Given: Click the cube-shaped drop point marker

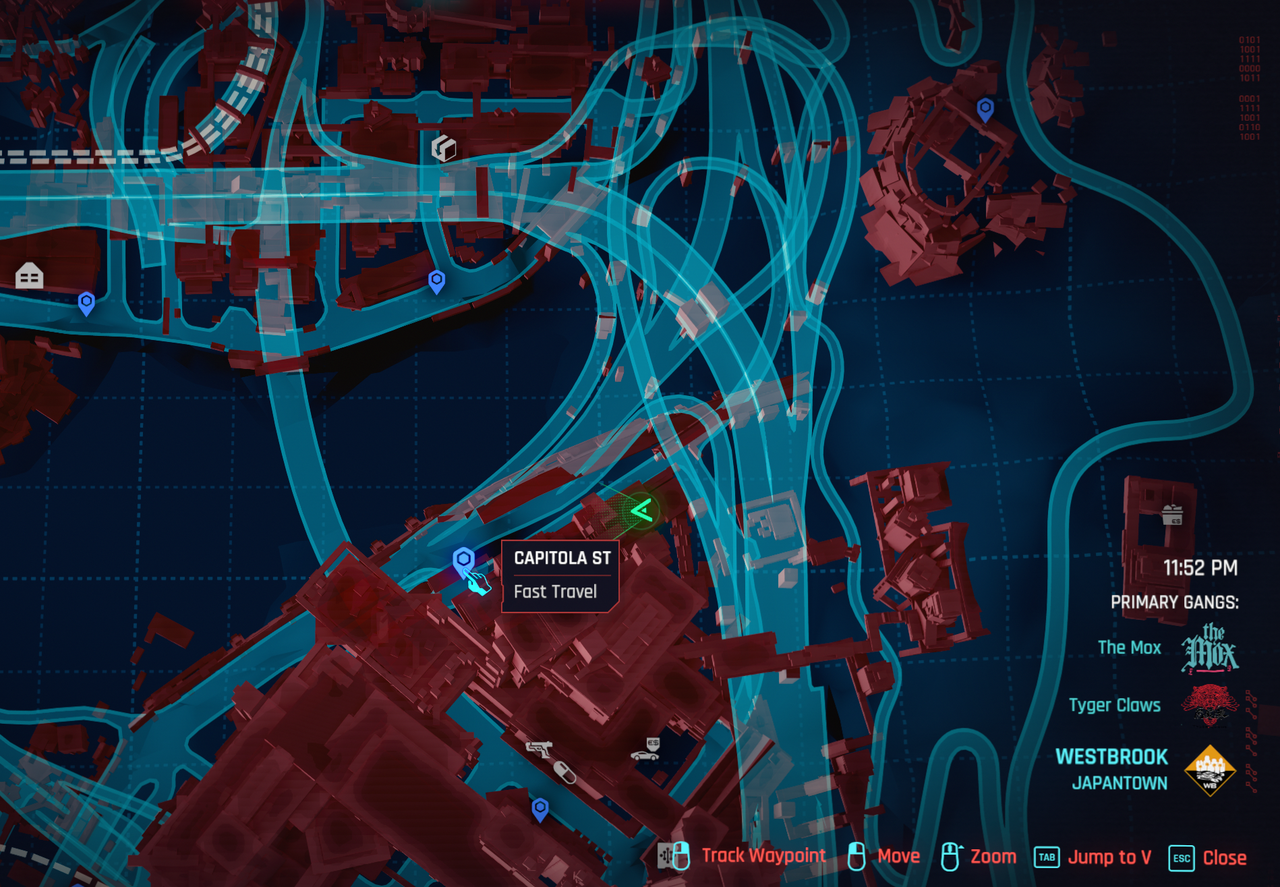Looking at the screenshot, I should click(443, 149).
